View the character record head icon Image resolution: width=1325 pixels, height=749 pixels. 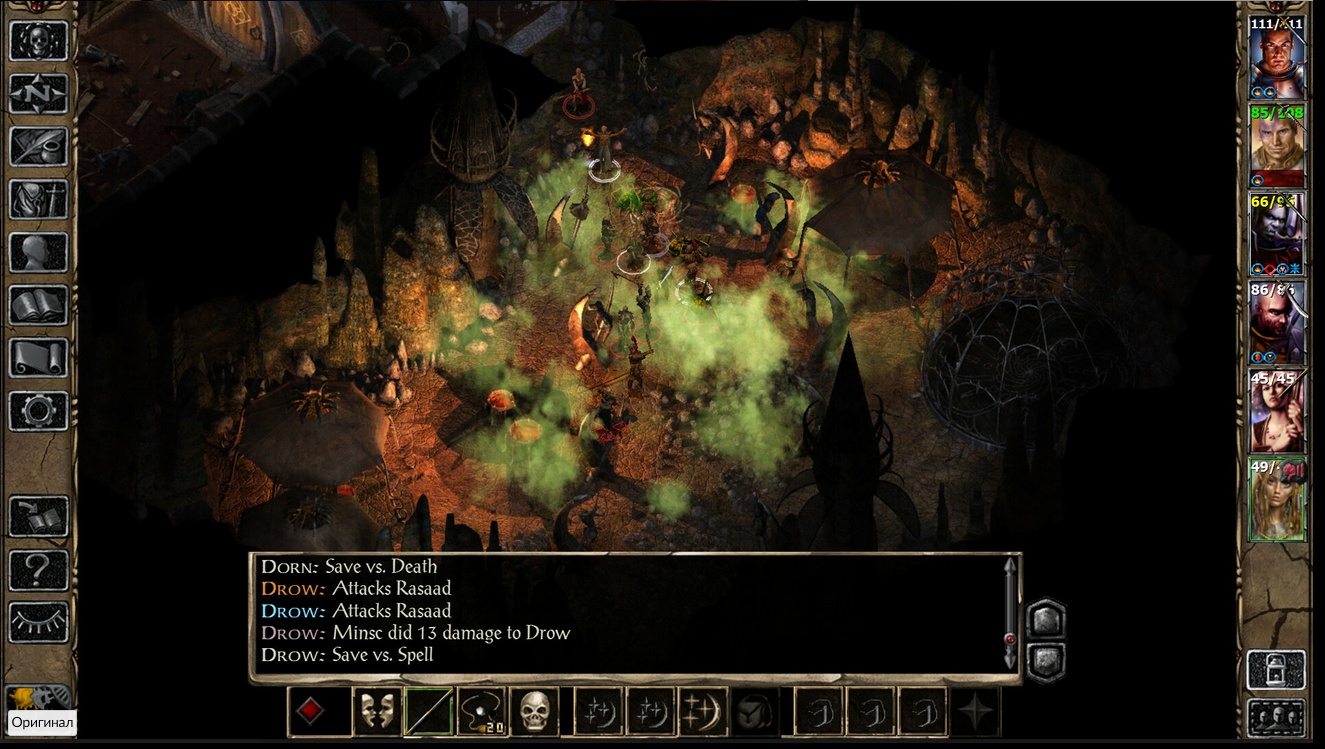(39, 252)
